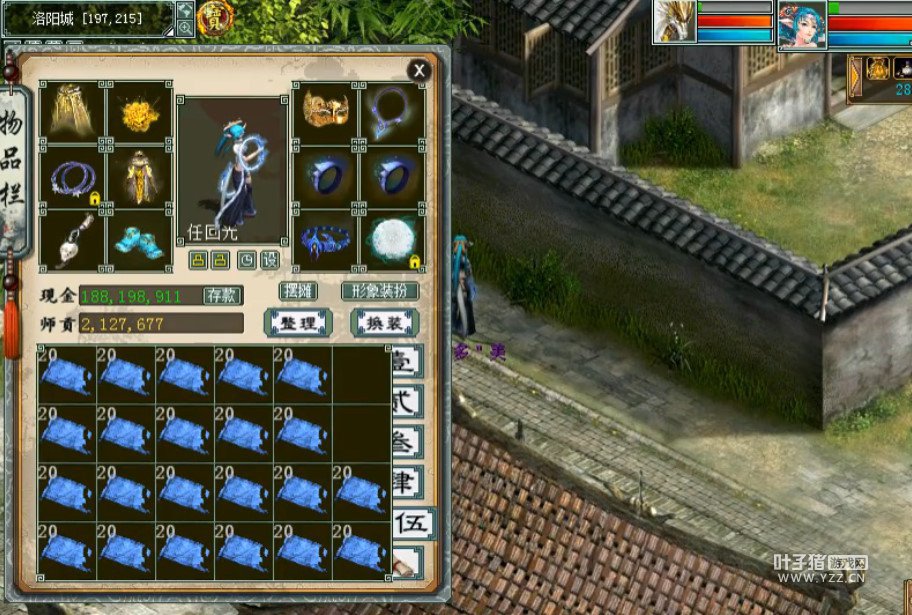Click the 存款 deposit button
912x615 pixels.
click(x=222, y=296)
